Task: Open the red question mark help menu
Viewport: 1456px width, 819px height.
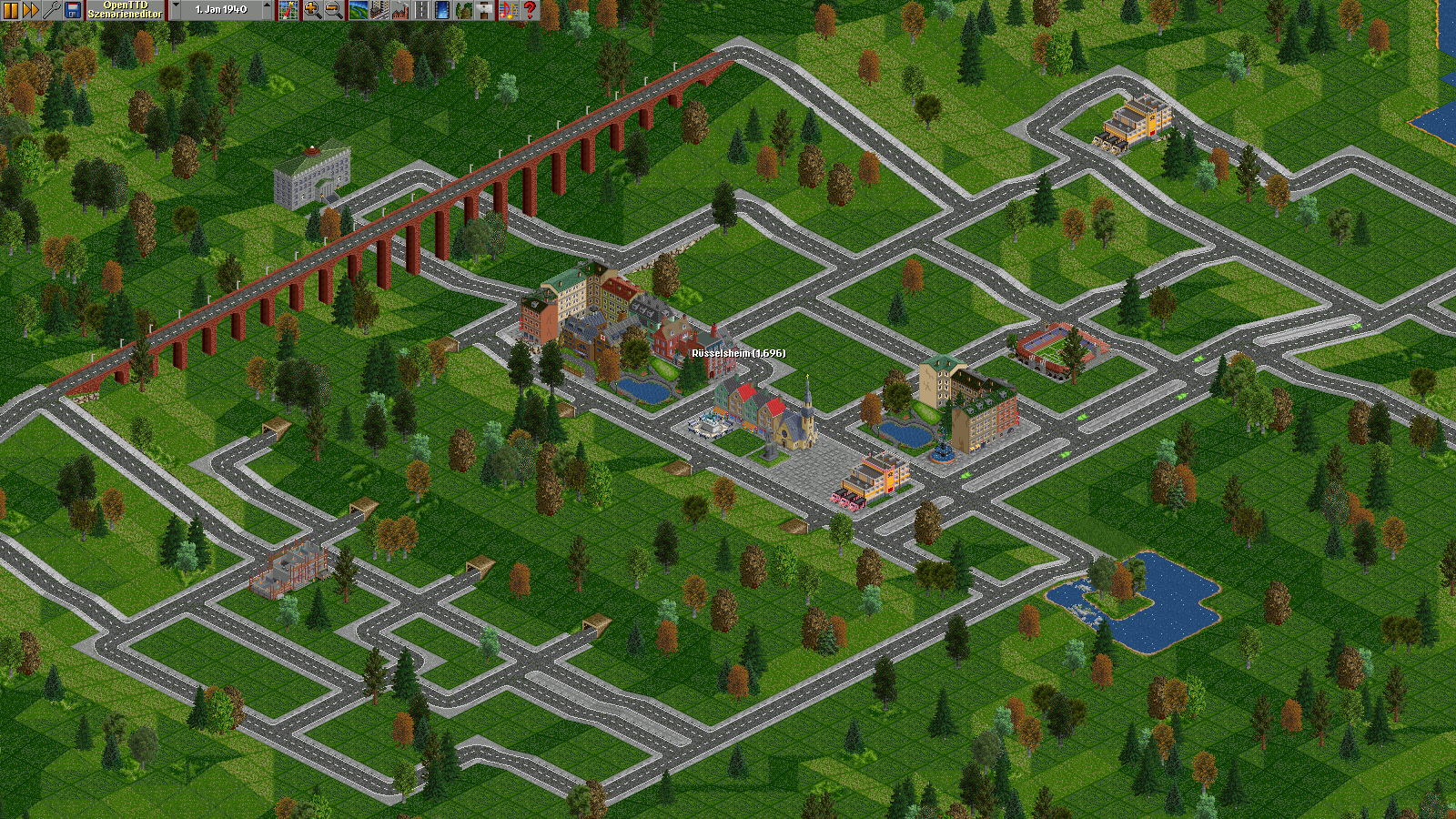Action: [x=530, y=10]
